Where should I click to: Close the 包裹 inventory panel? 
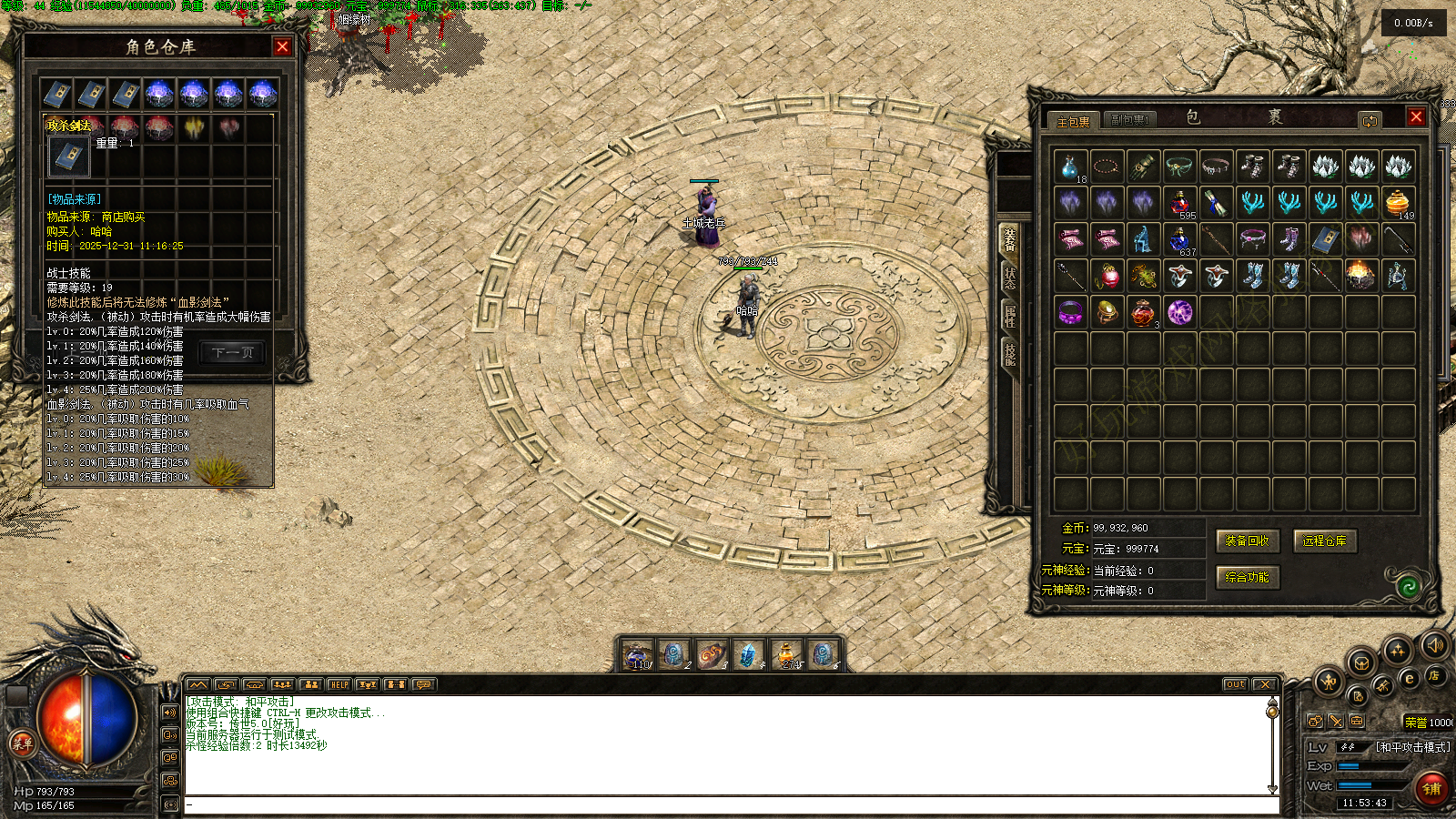click(x=1416, y=116)
